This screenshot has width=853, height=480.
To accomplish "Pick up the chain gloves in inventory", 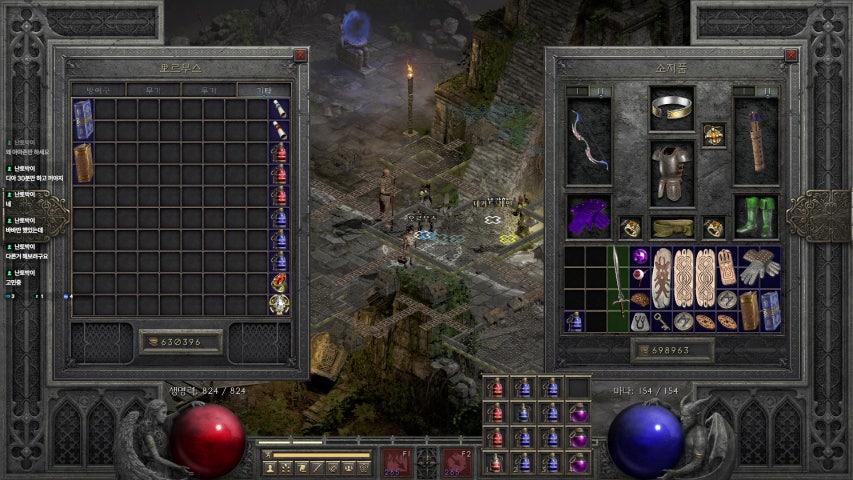I will 760,267.
